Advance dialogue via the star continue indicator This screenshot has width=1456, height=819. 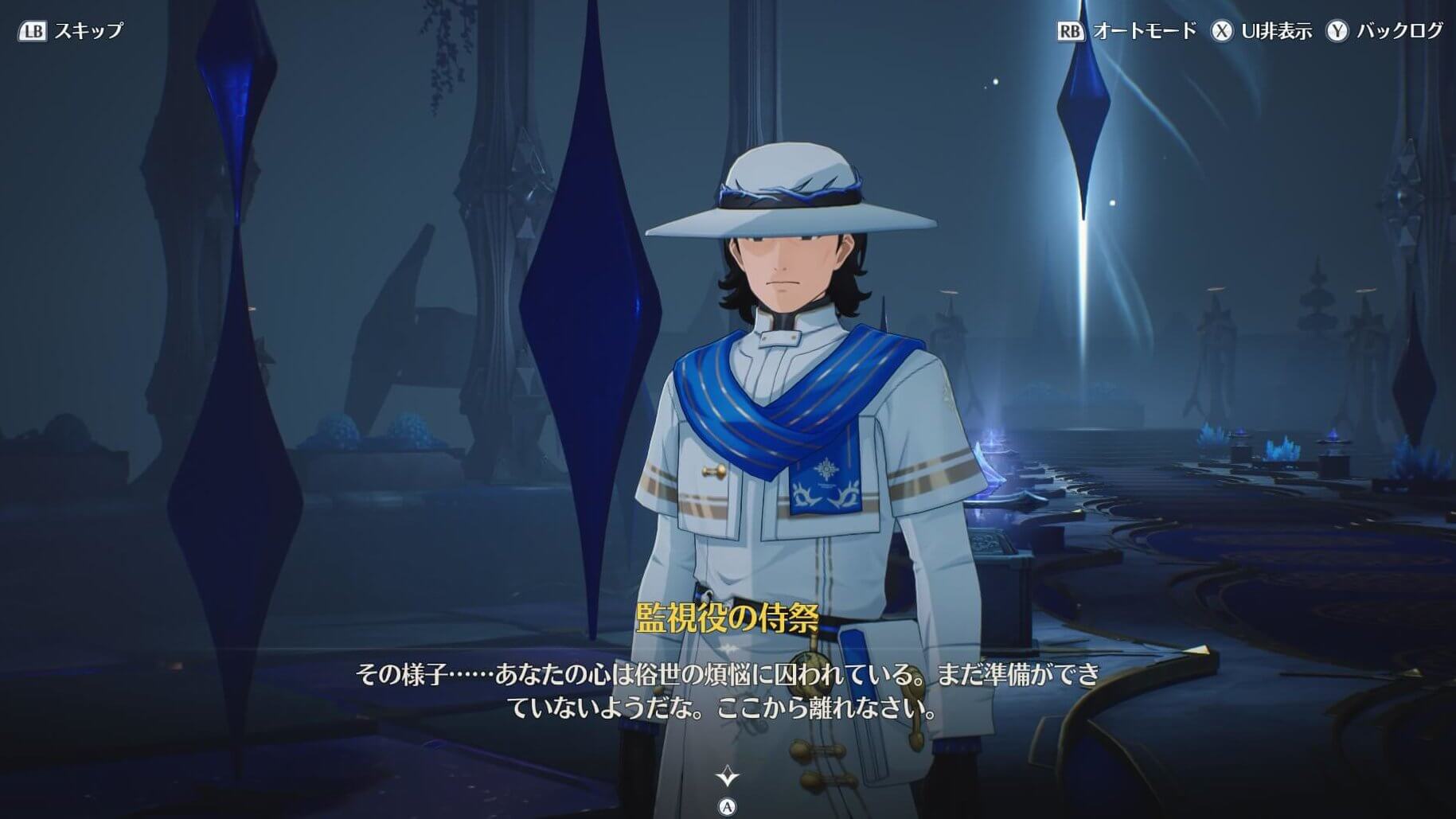(x=727, y=776)
